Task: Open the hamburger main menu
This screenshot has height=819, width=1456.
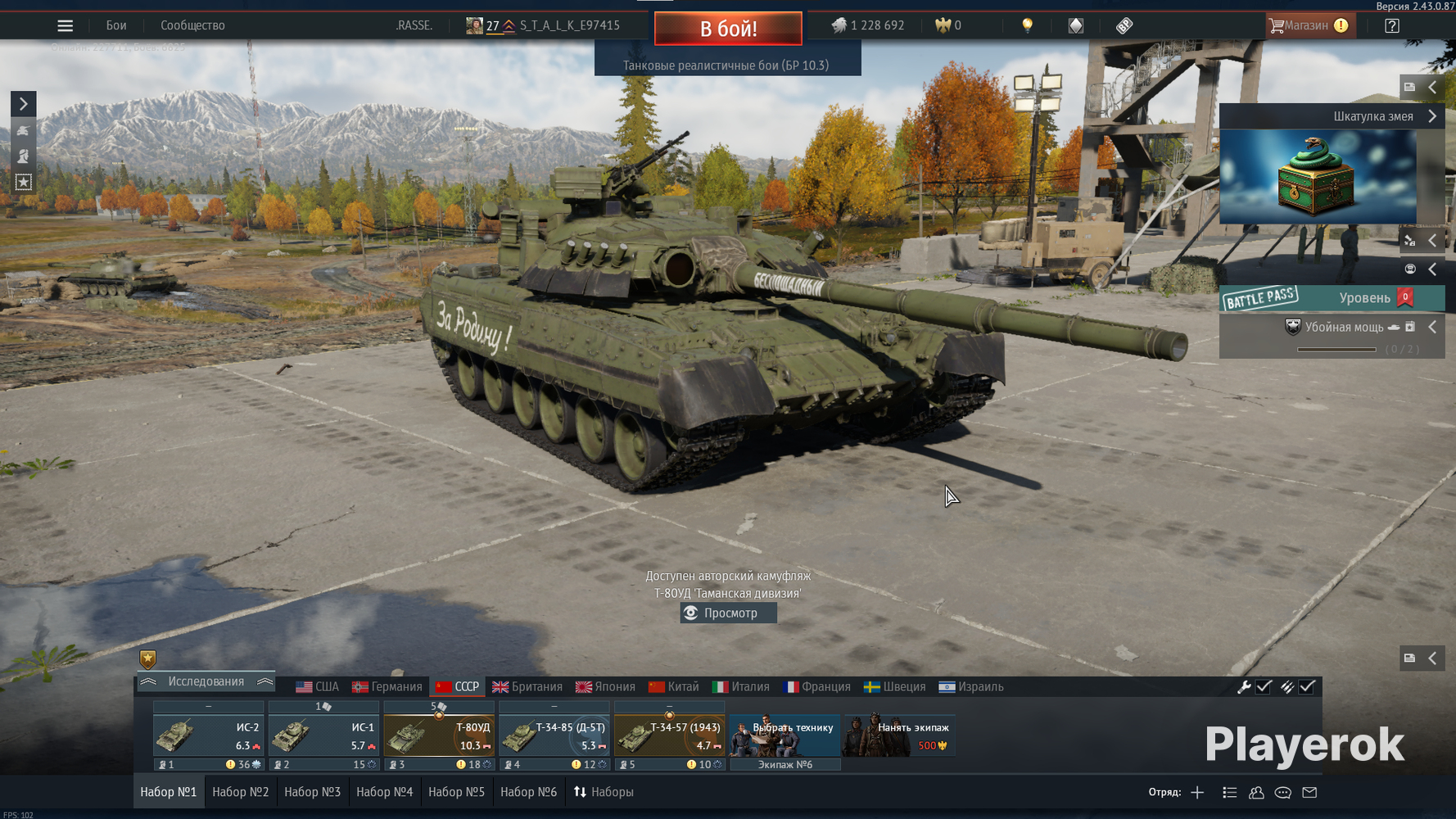Action: click(x=65, y=26)
